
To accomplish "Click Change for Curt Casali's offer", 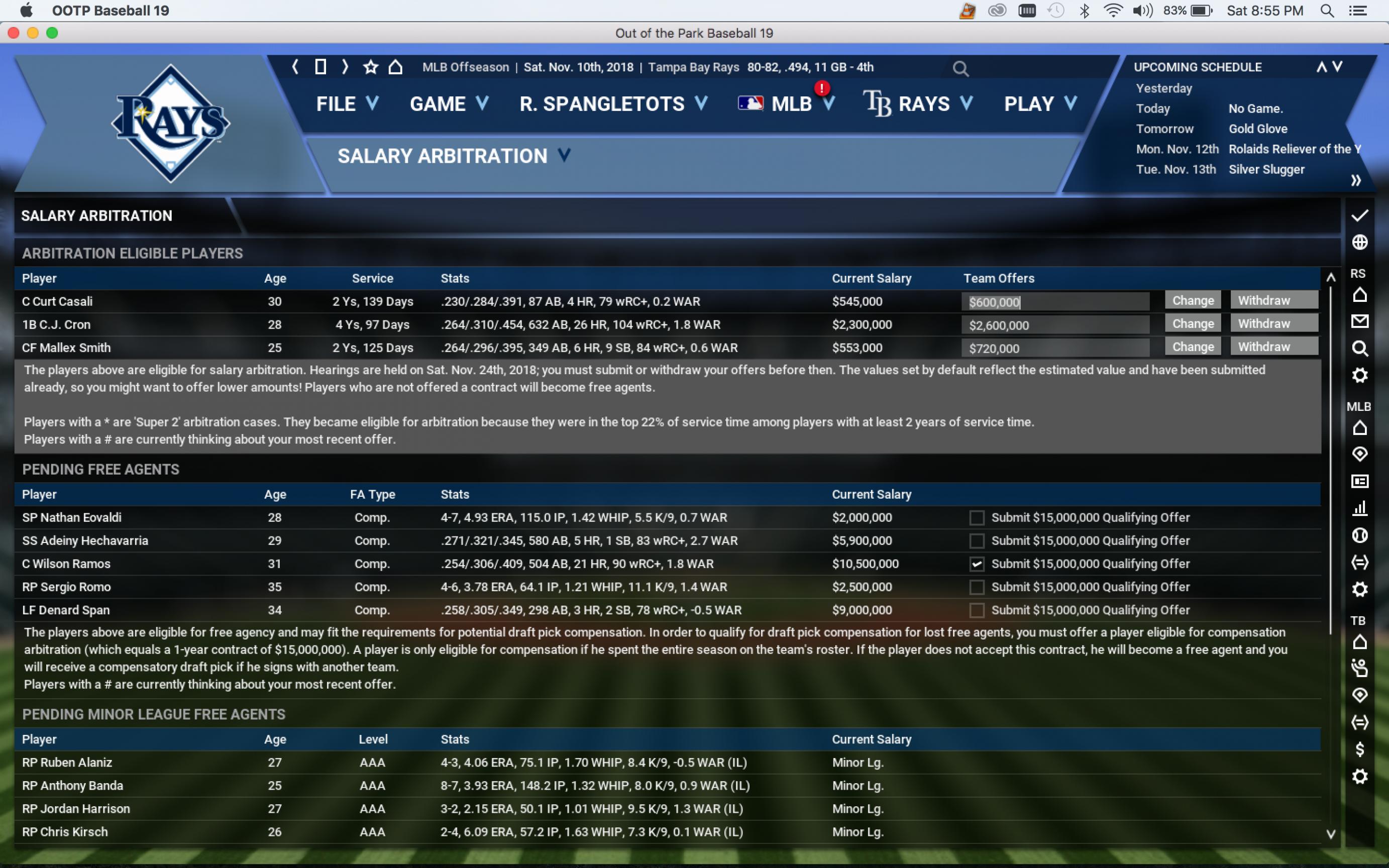I will 1193,301.
